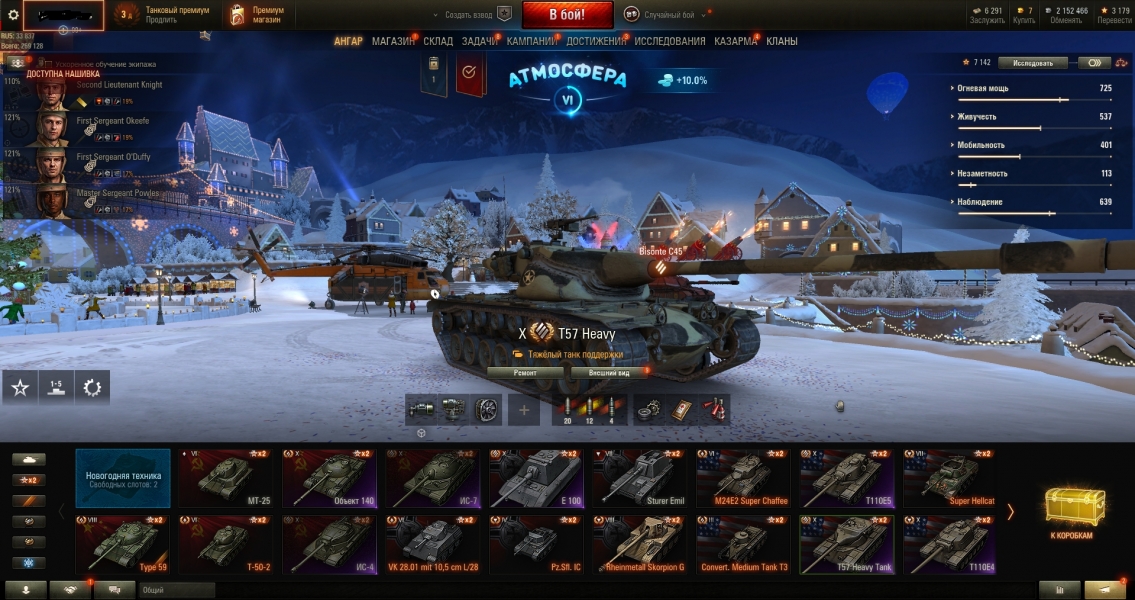Open the КАЗАРМА tab
Screen dimensions: 1135x600
click(x=735, y=42)
